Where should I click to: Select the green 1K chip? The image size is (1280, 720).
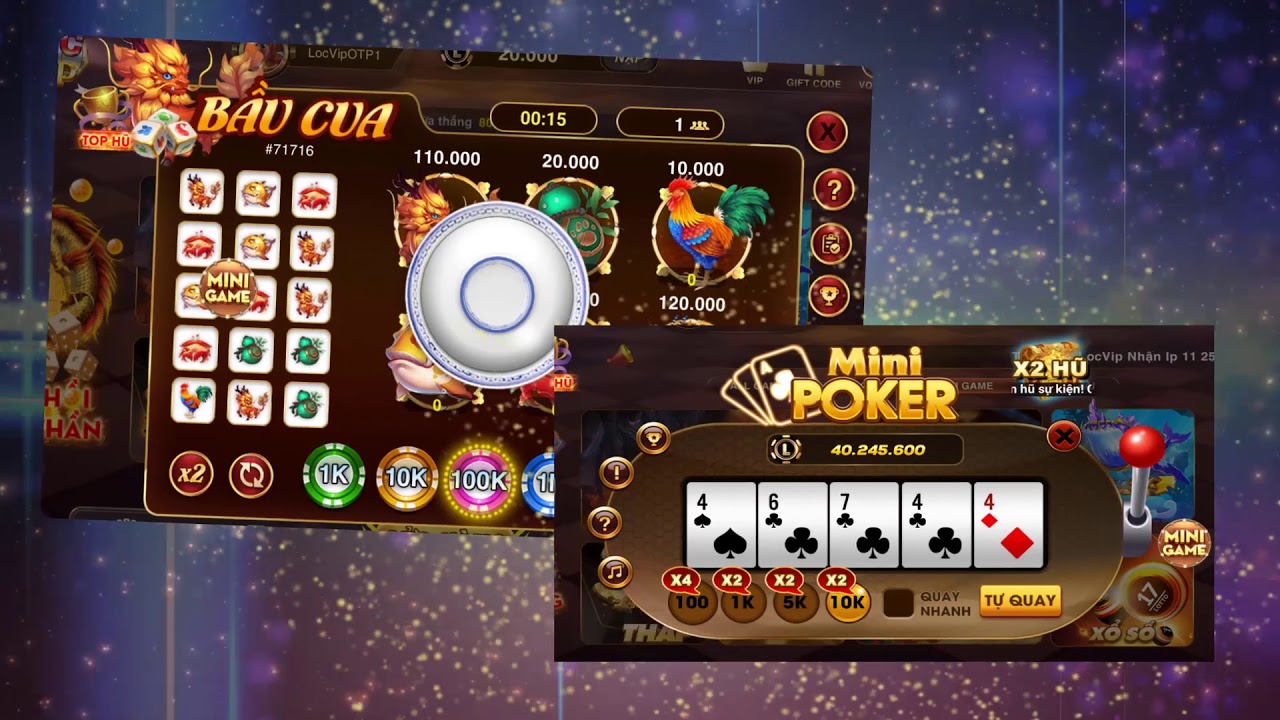pos(333,476)
